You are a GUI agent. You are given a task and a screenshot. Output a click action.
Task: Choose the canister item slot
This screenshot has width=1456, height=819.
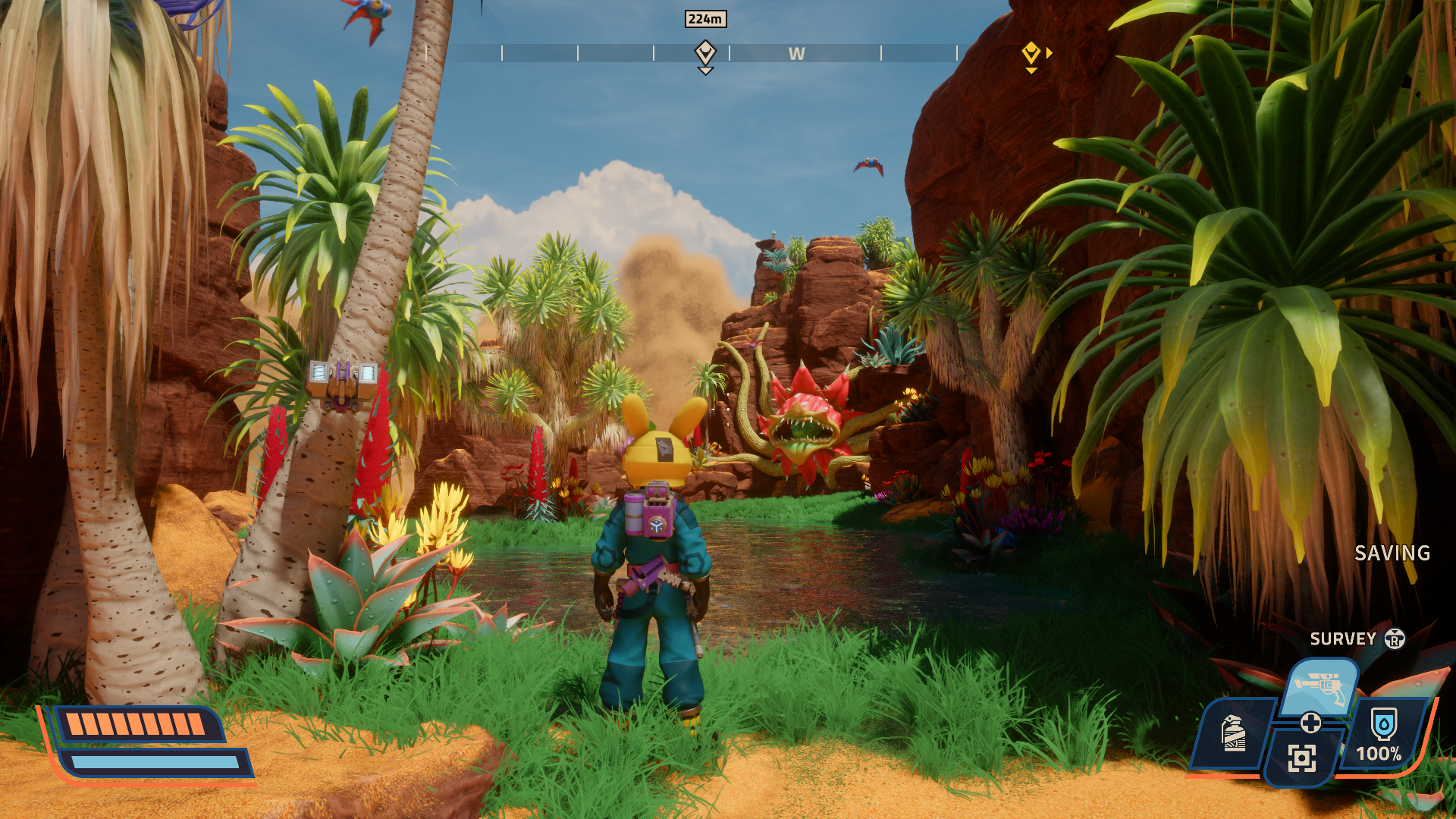[x=1234, y=733]
